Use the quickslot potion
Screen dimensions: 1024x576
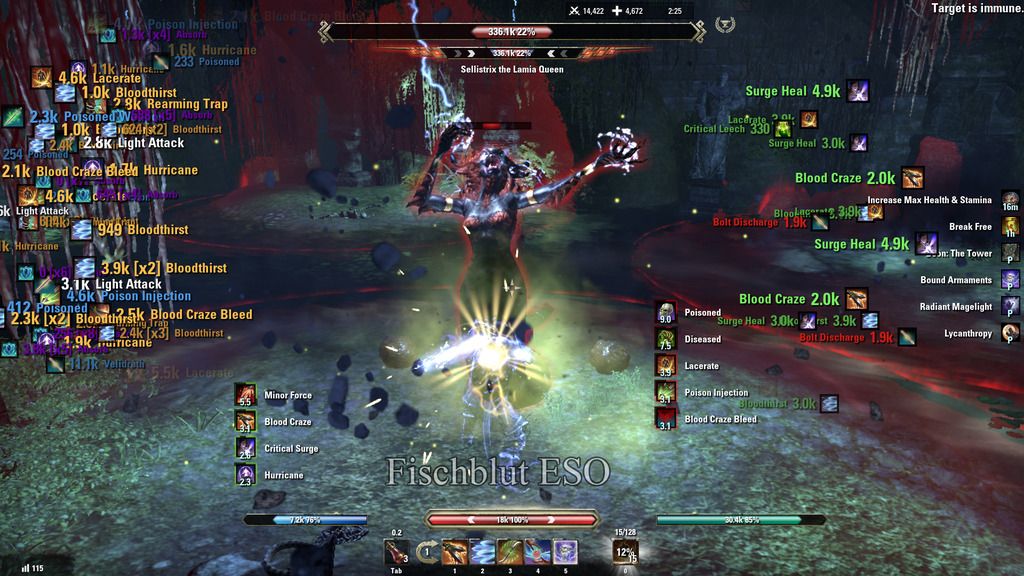click(x=397, y=551)
